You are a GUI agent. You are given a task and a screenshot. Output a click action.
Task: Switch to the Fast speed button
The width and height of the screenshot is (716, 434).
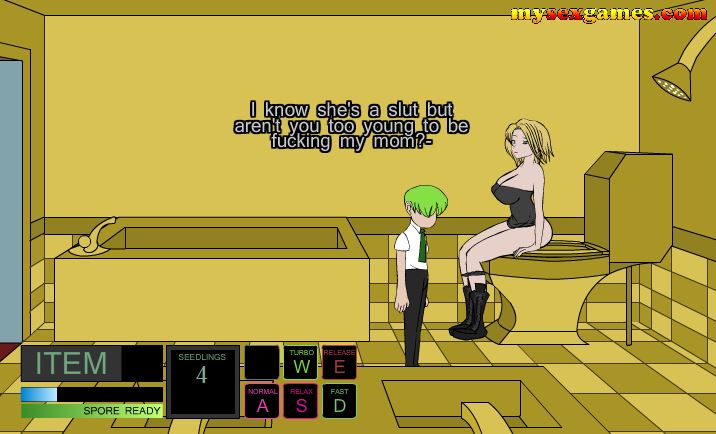point(339,401)
